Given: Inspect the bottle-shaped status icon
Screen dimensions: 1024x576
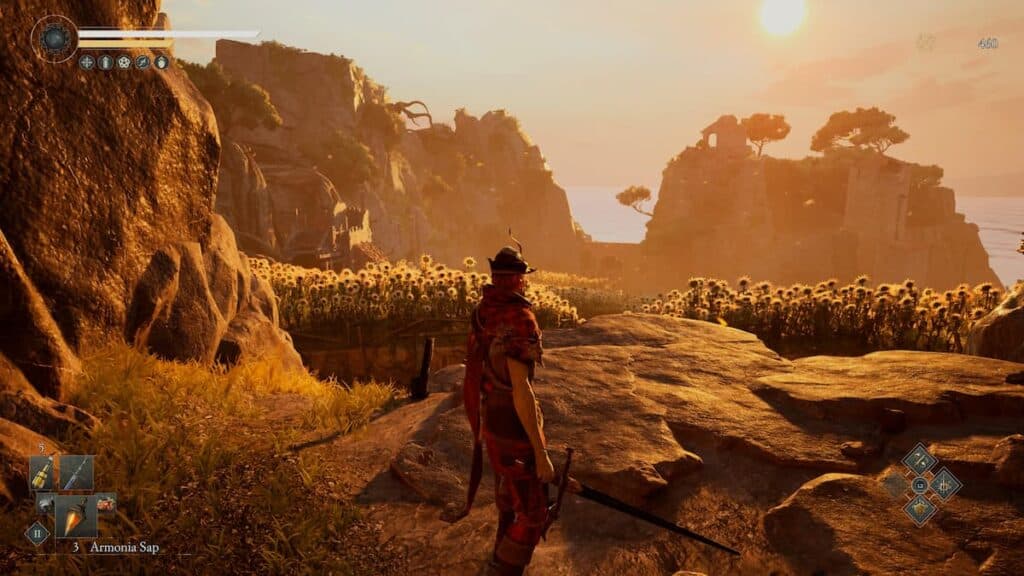Looking at the screenshot, I should [x=106, y=62].
